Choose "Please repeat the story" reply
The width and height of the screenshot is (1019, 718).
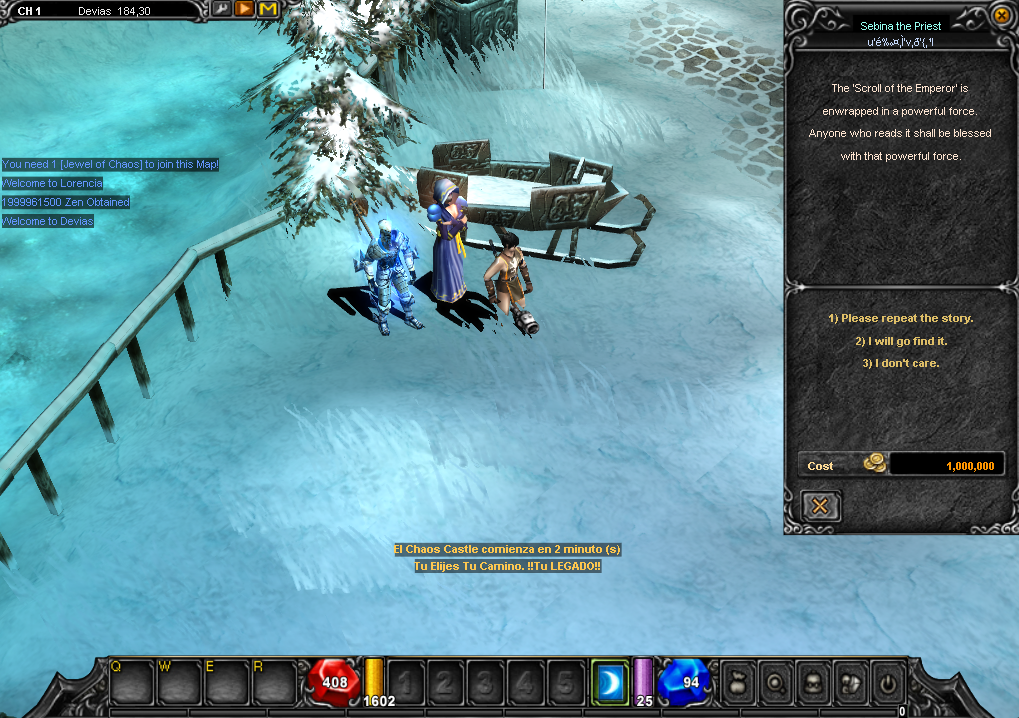[x=900, y=318]
